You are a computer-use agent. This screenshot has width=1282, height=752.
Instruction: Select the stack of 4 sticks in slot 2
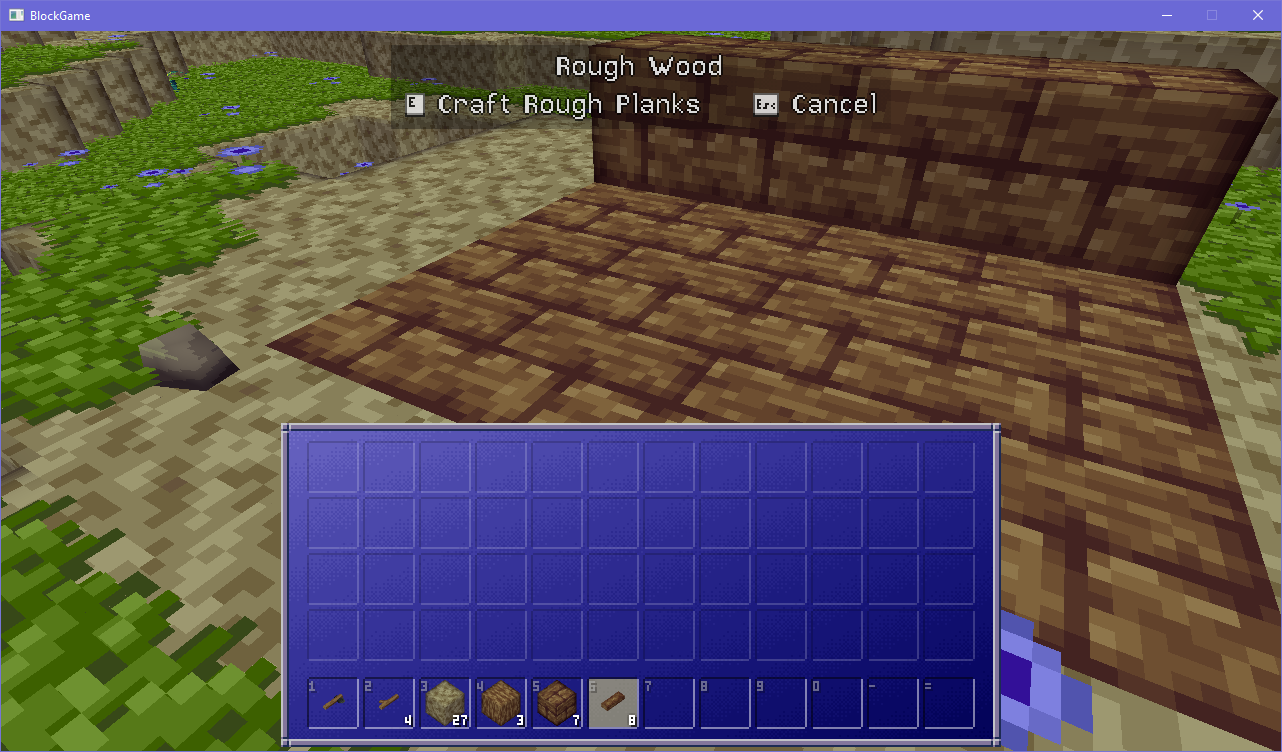[x=388, y=703]
